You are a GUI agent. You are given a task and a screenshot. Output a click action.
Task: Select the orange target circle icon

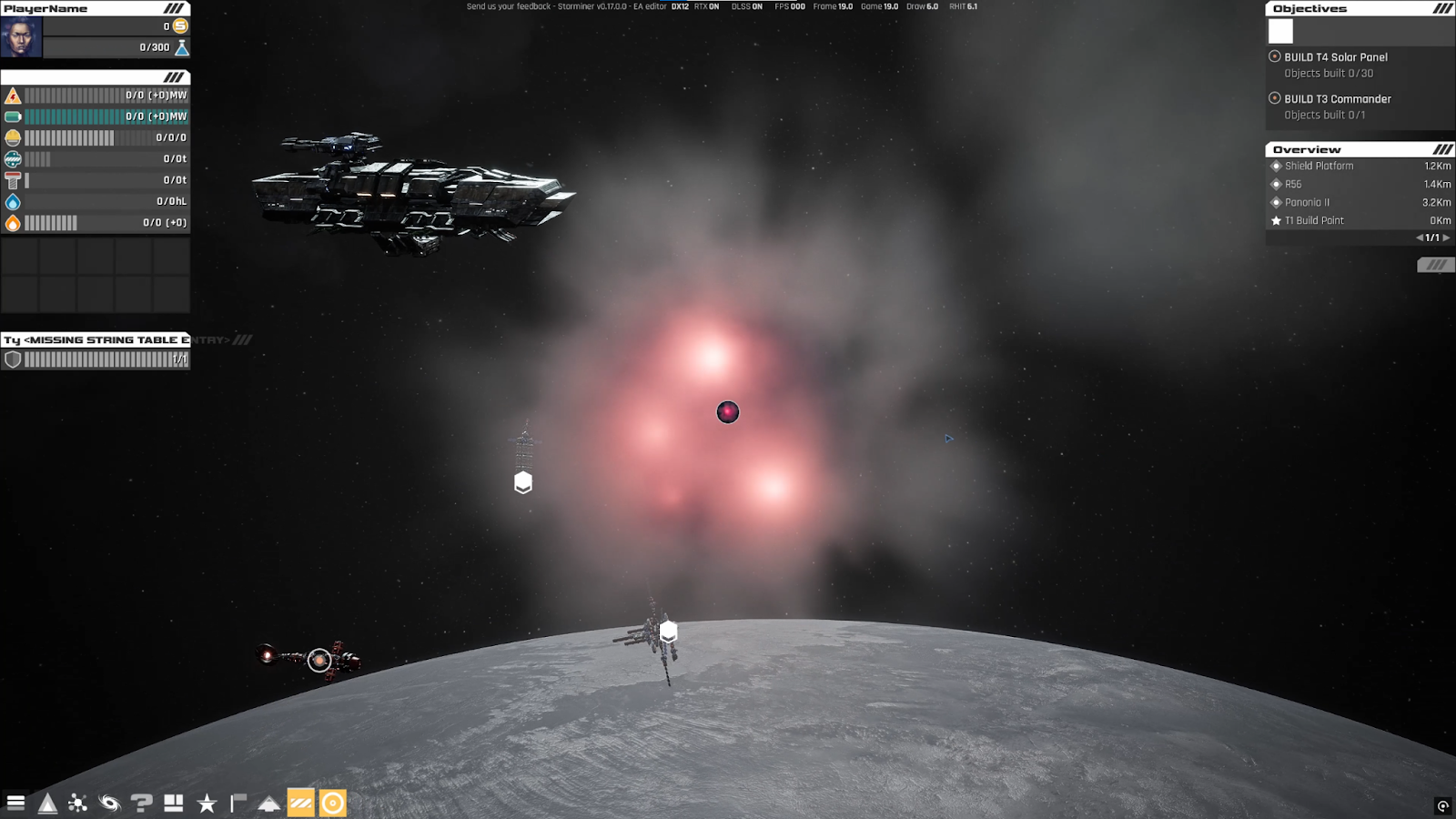(333, 804)
